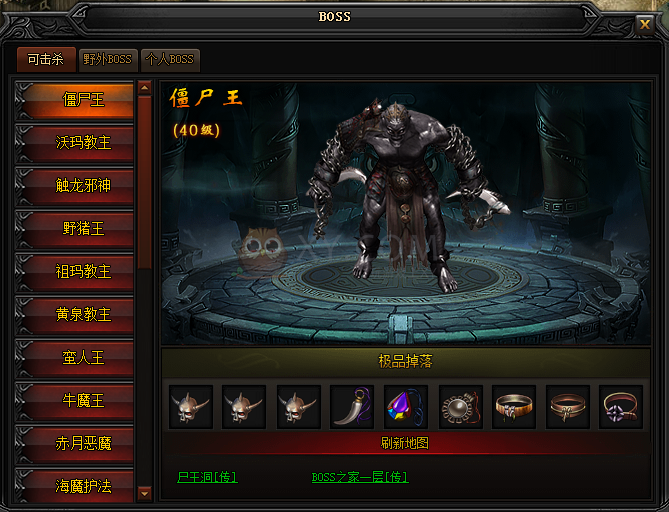Click the BOSS之家一层[传] teleport link

pos(360,477)
